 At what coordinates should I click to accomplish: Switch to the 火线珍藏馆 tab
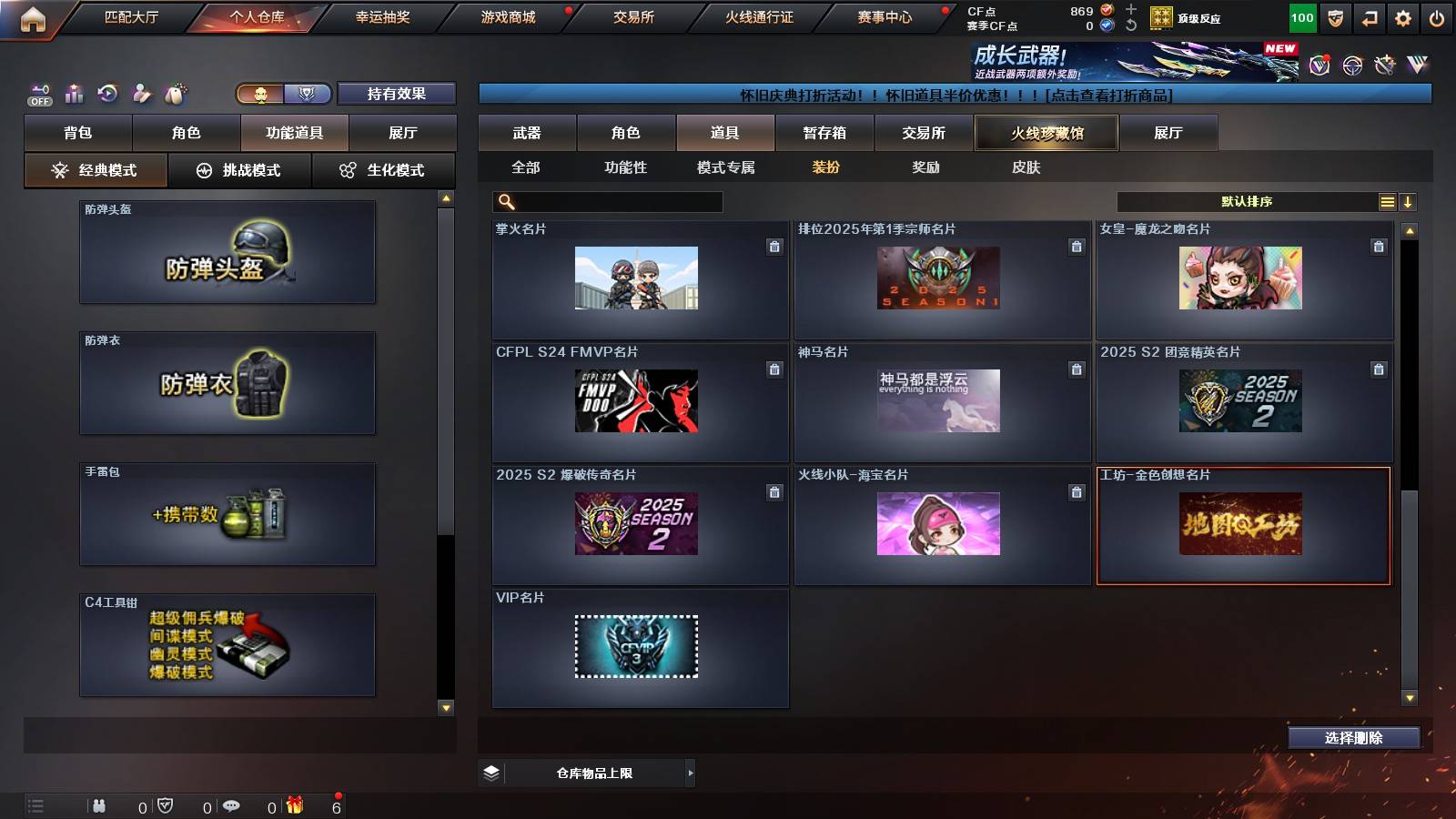(x=1046, y=133)
